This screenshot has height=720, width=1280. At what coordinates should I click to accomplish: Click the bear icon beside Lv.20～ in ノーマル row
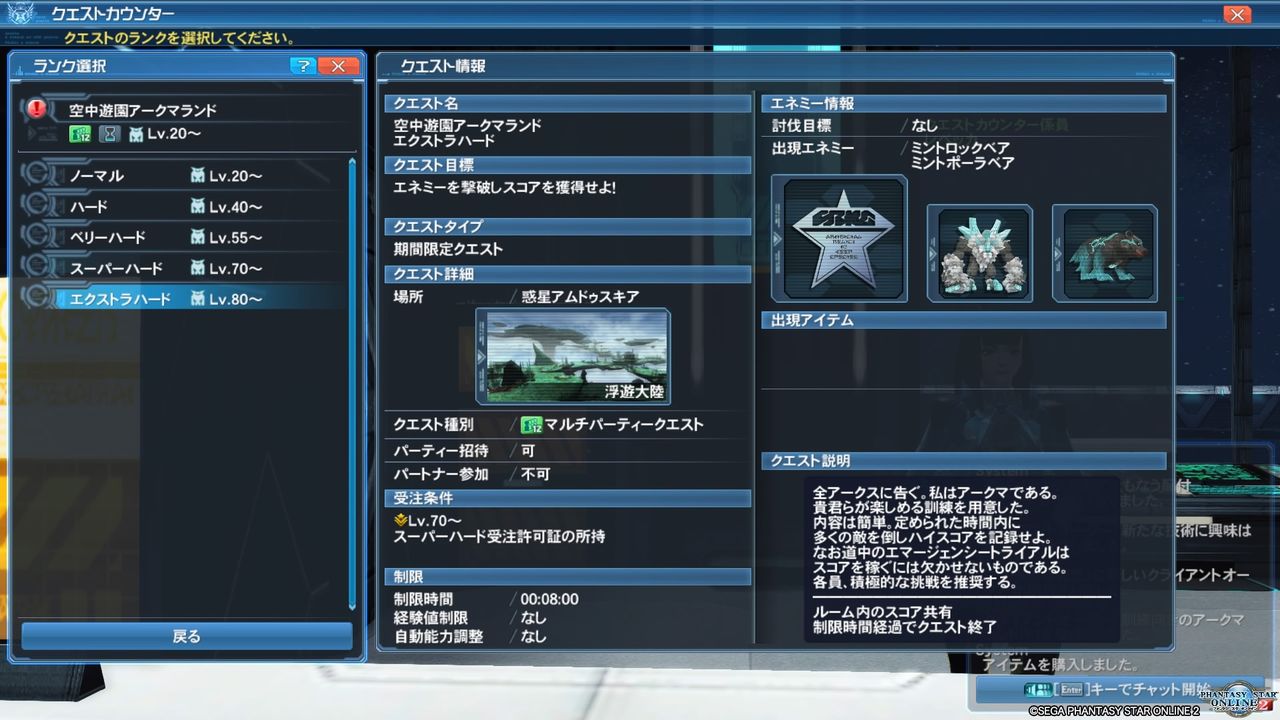199,175
